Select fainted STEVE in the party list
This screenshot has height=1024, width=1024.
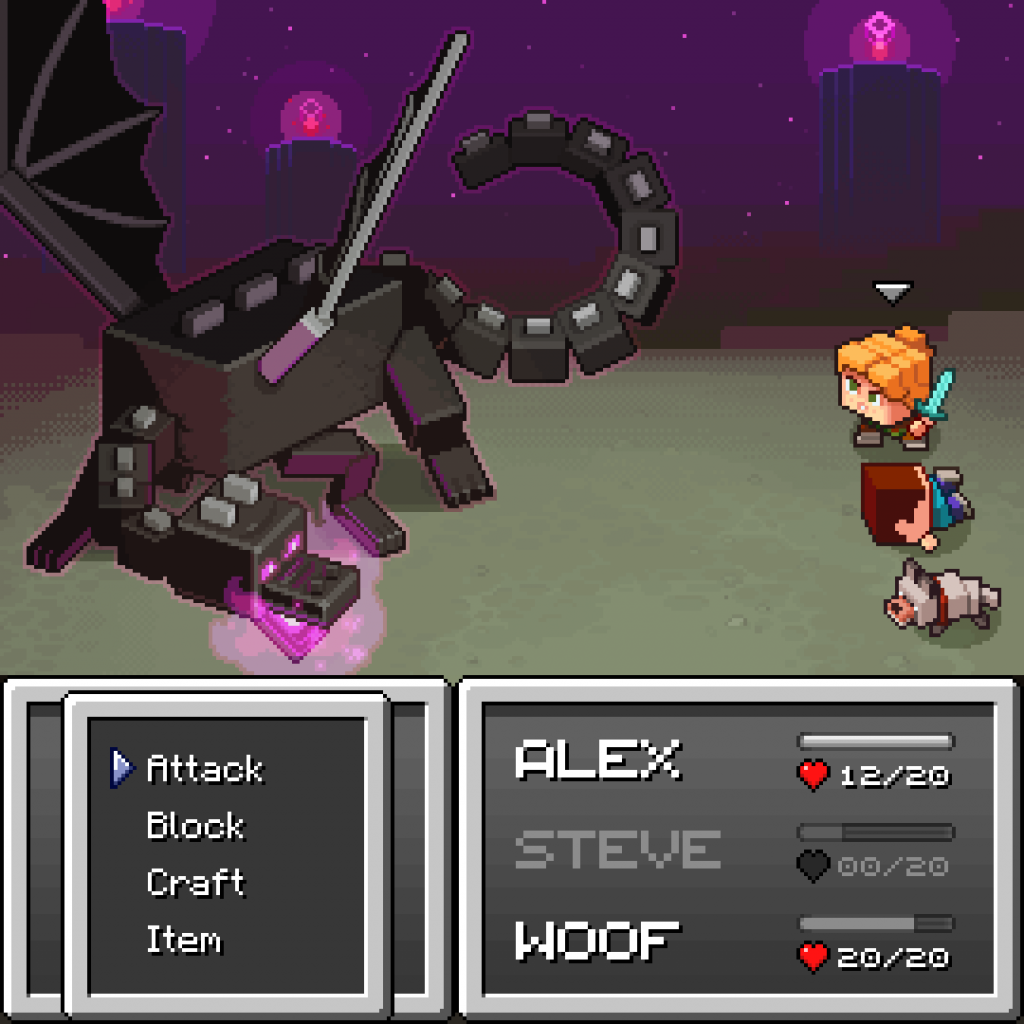coord(617,849)
